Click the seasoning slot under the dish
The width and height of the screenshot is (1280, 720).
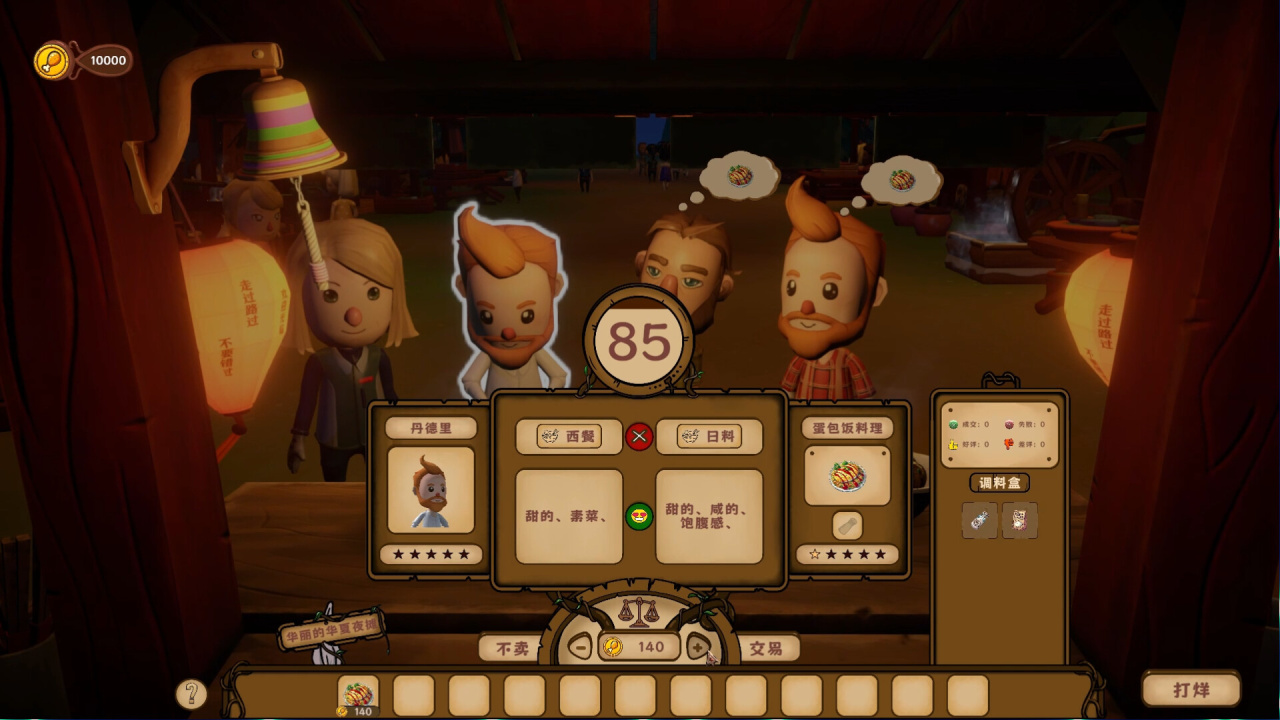(x=847, y=525)
